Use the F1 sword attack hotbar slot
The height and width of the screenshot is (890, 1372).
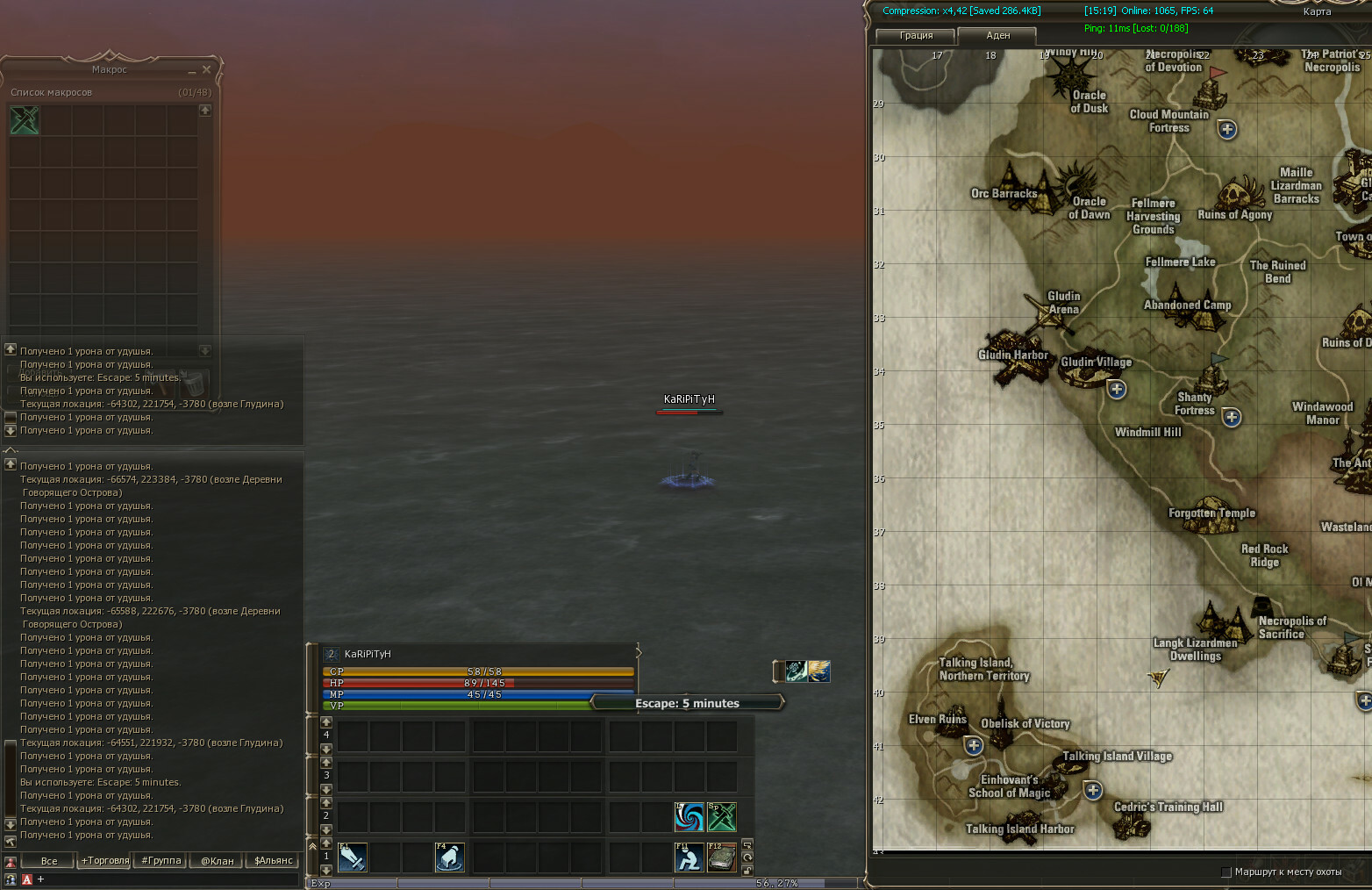coord(353,858)
